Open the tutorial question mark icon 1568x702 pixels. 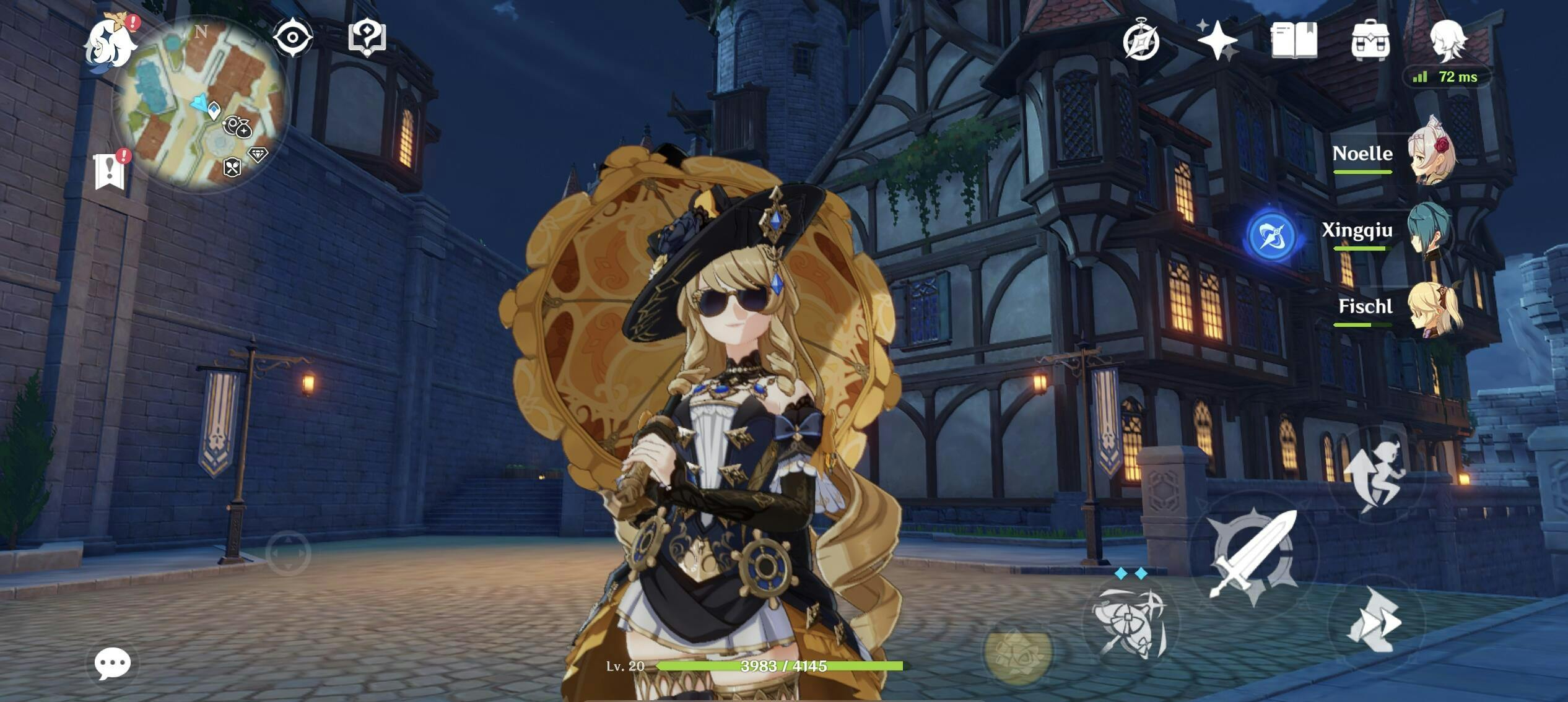pos(367,38)
